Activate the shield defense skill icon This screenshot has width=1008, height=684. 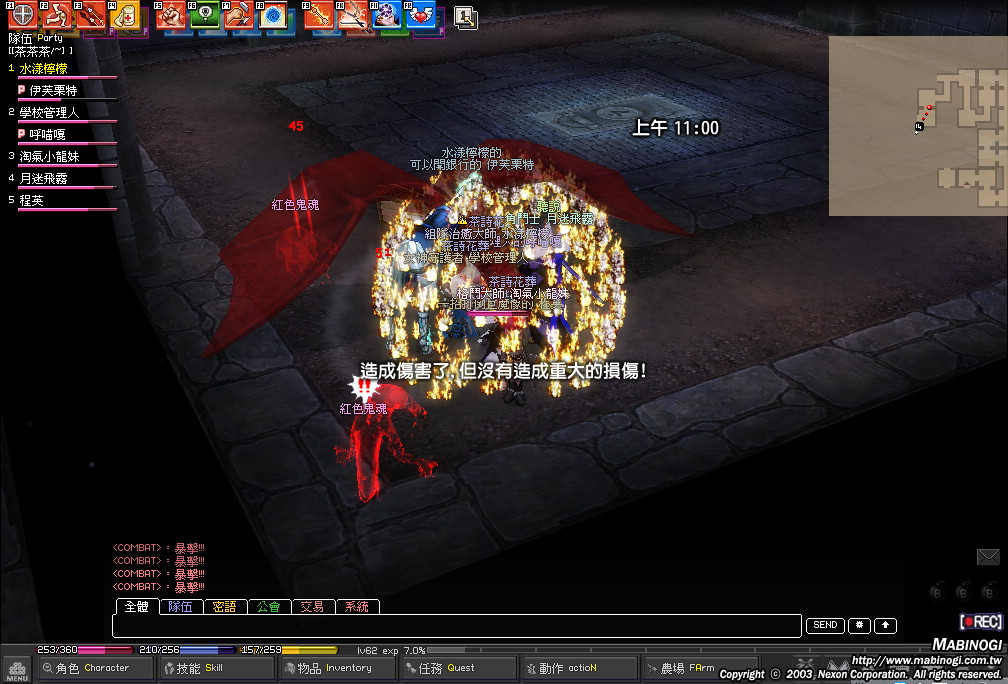[x=22, y=14]
